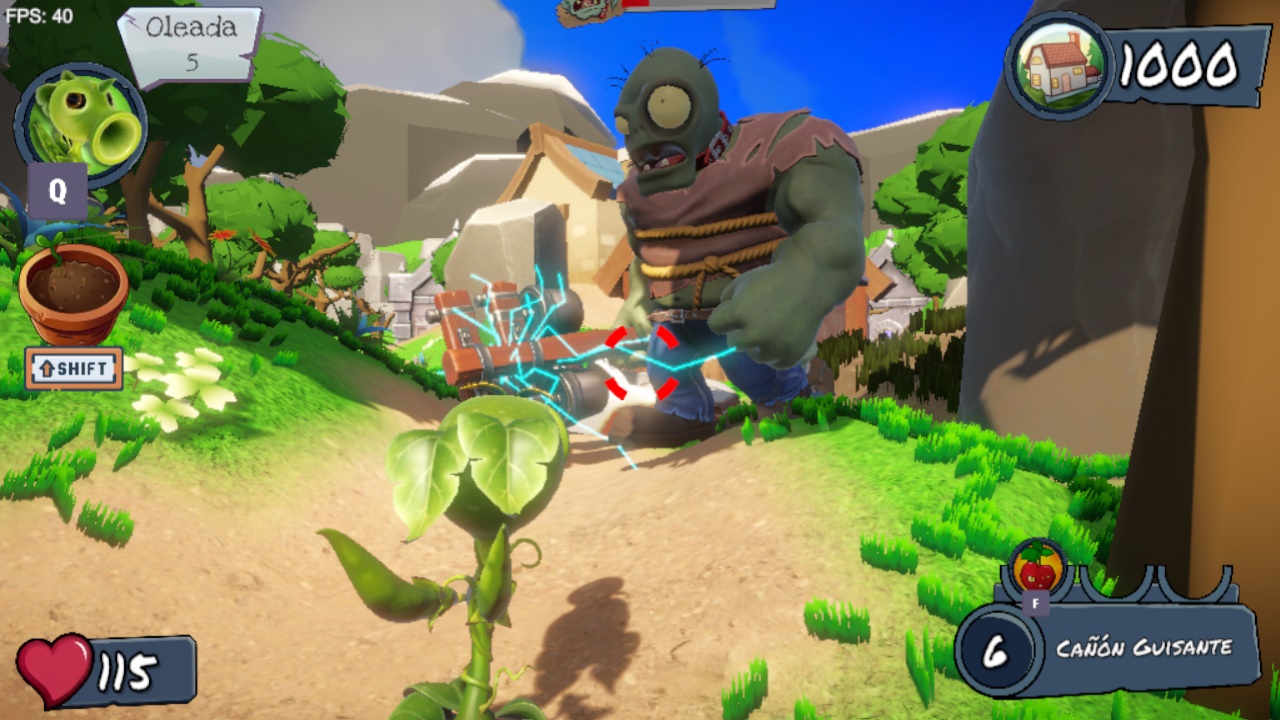1280x720 pixels.
Task: Click the empty flower pot icon
Action: (x=73, y=292)
